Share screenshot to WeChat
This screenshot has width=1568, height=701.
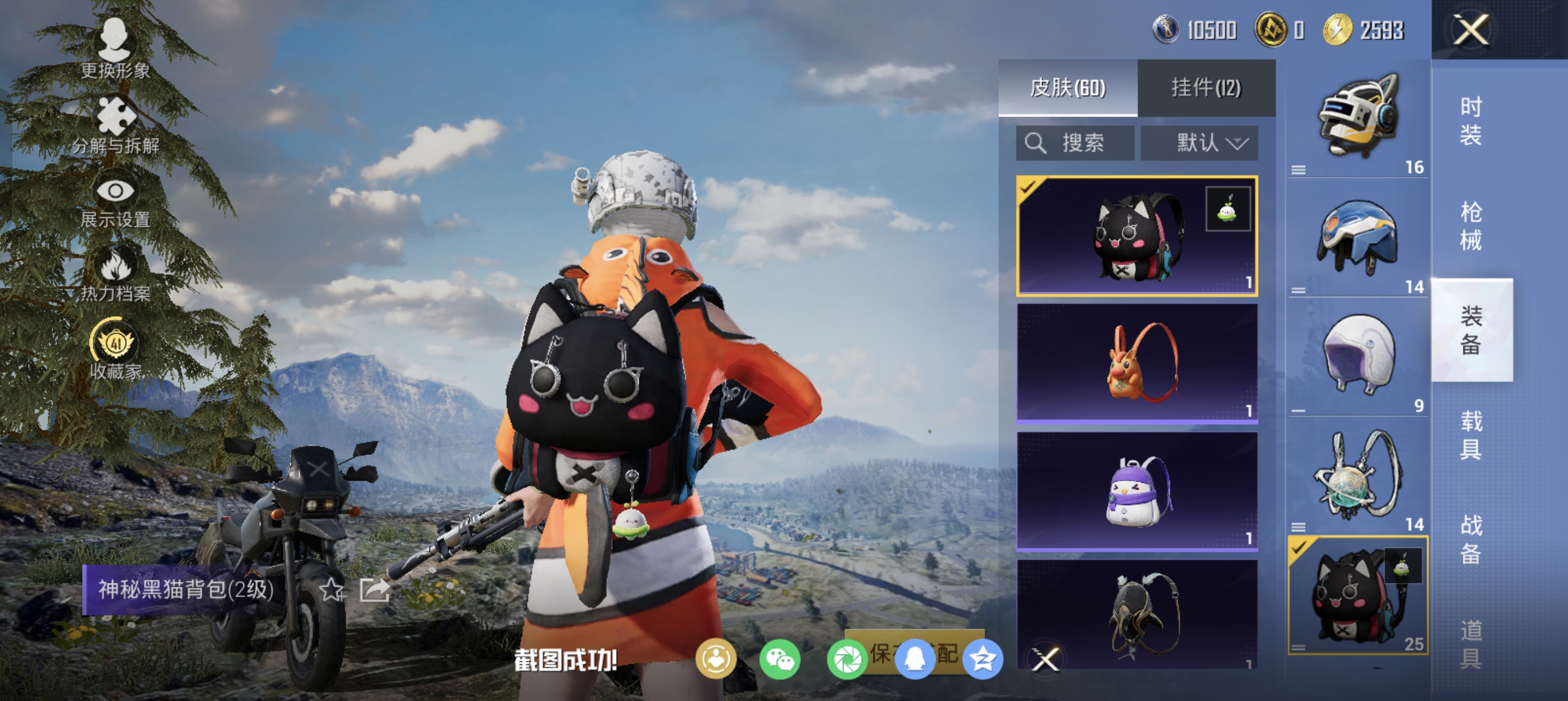click(779, 659)
